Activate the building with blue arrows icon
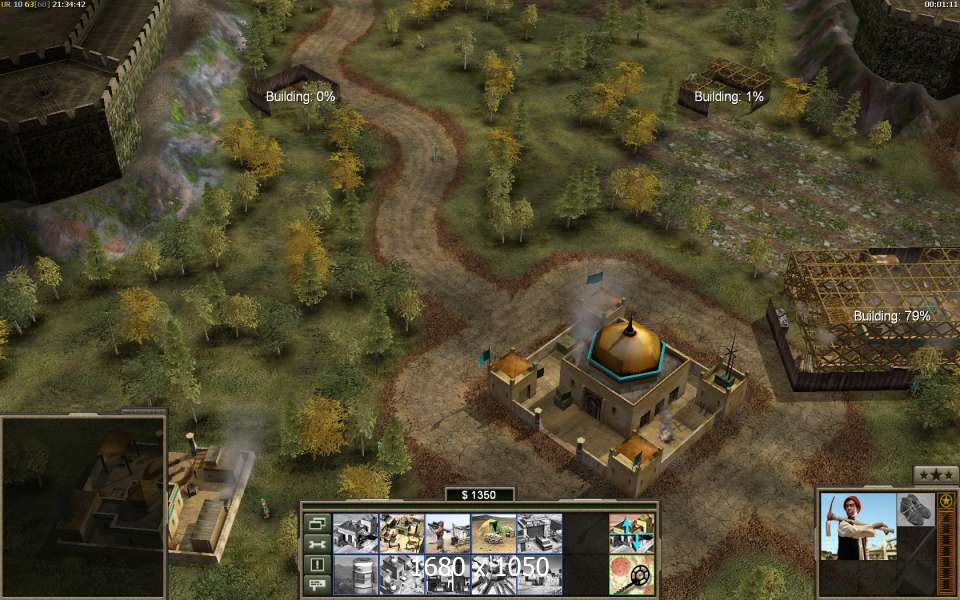The width and height of the screenshot is (960, 600). point(631,533)
